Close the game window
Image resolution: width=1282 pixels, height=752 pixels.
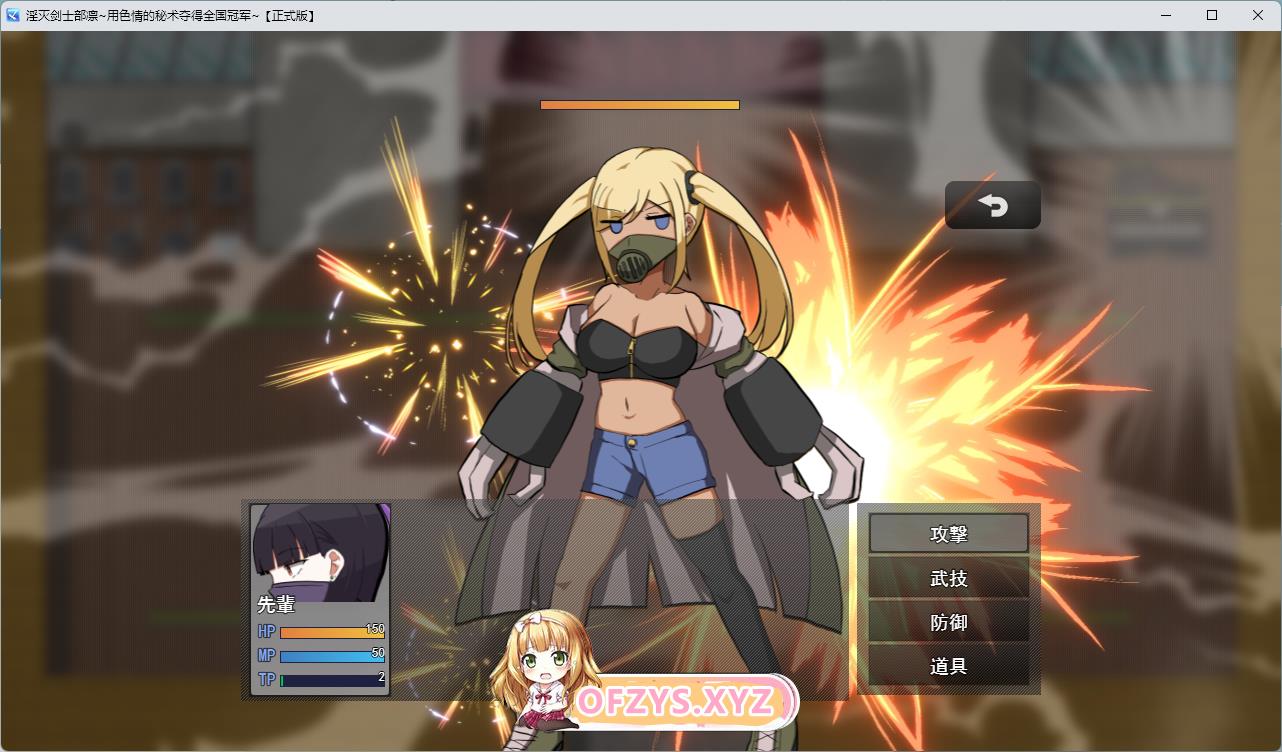pyautogui.click(x=1258, y=15)
